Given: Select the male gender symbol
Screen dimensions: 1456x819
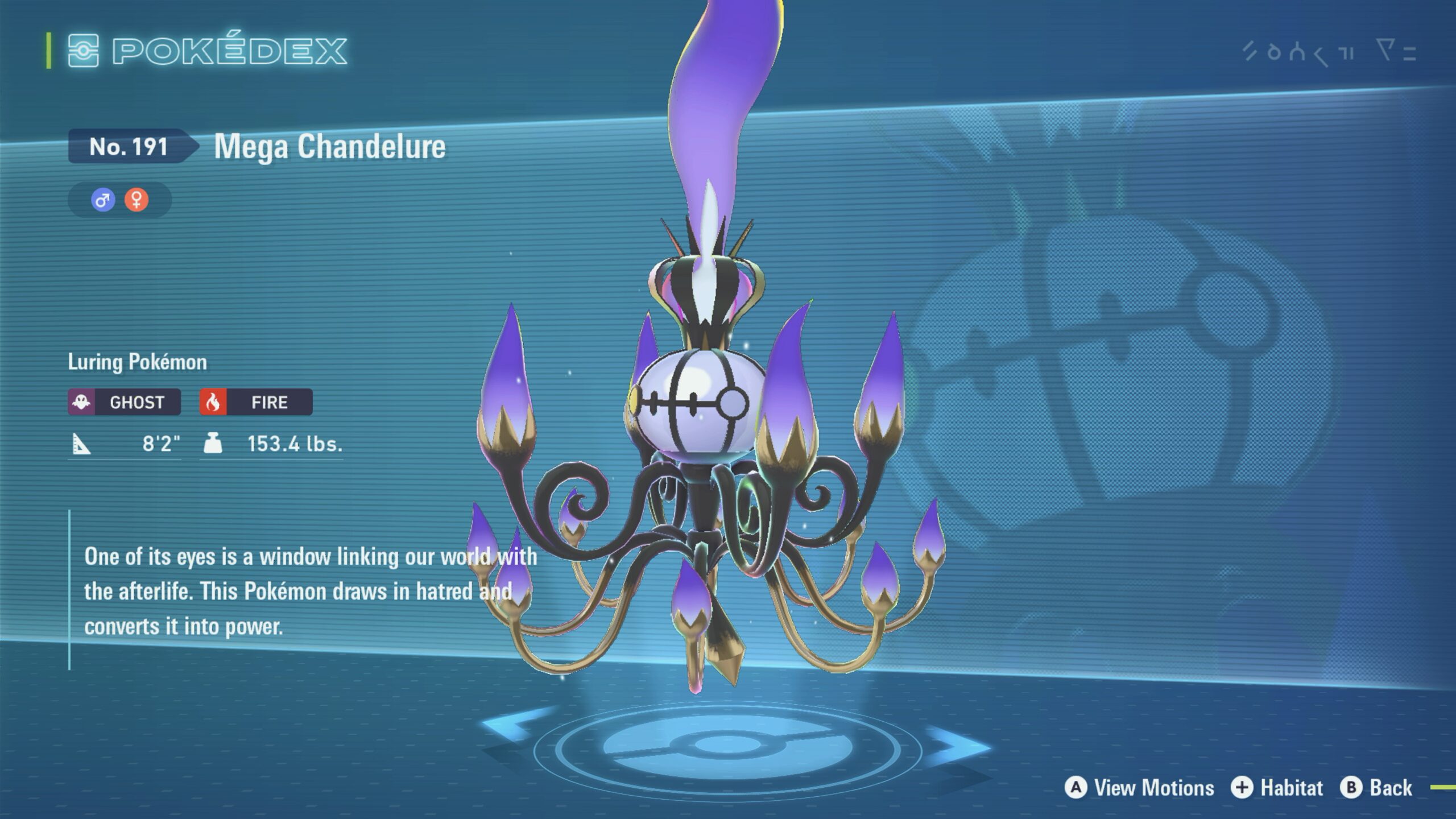Looking at the screenshot, I should click(103, 200).
